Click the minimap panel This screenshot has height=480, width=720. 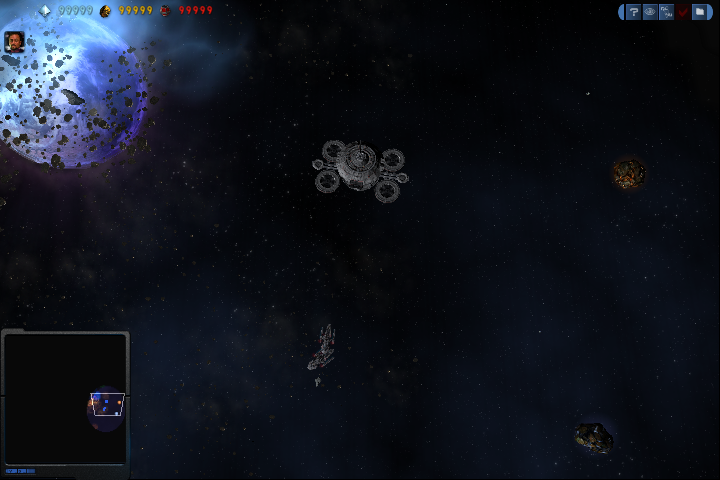click(65, 398)
